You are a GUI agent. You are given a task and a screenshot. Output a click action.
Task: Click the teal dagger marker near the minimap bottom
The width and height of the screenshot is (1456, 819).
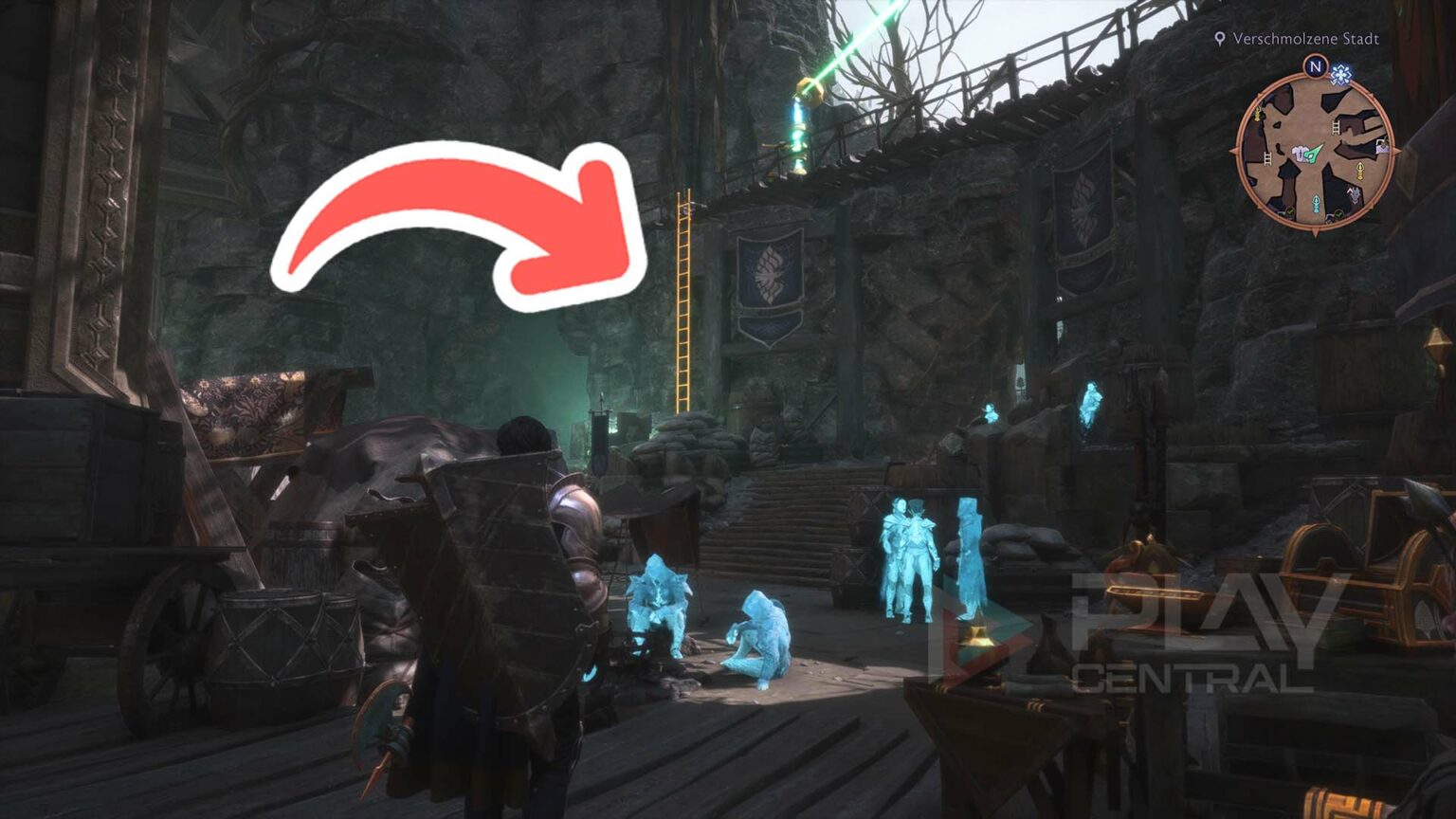(1316, 203)
